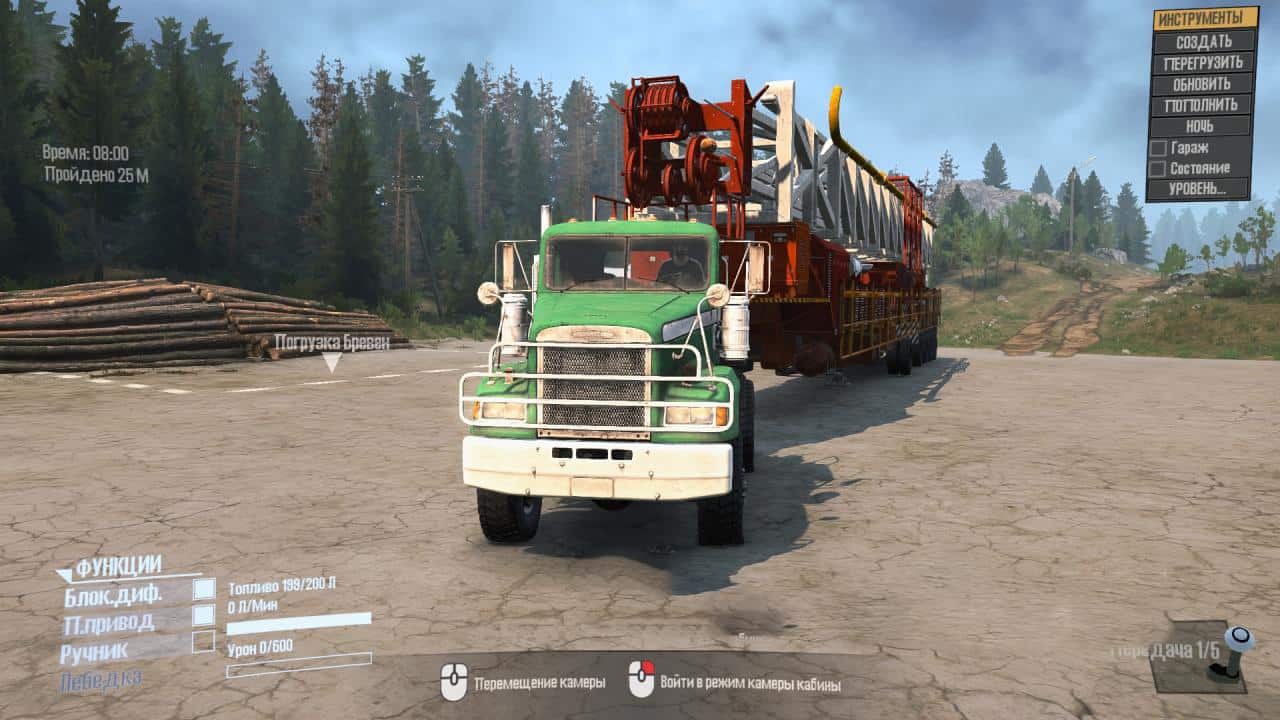
Task: Enable the Состояние checkbox
Action: point(1158,169)
